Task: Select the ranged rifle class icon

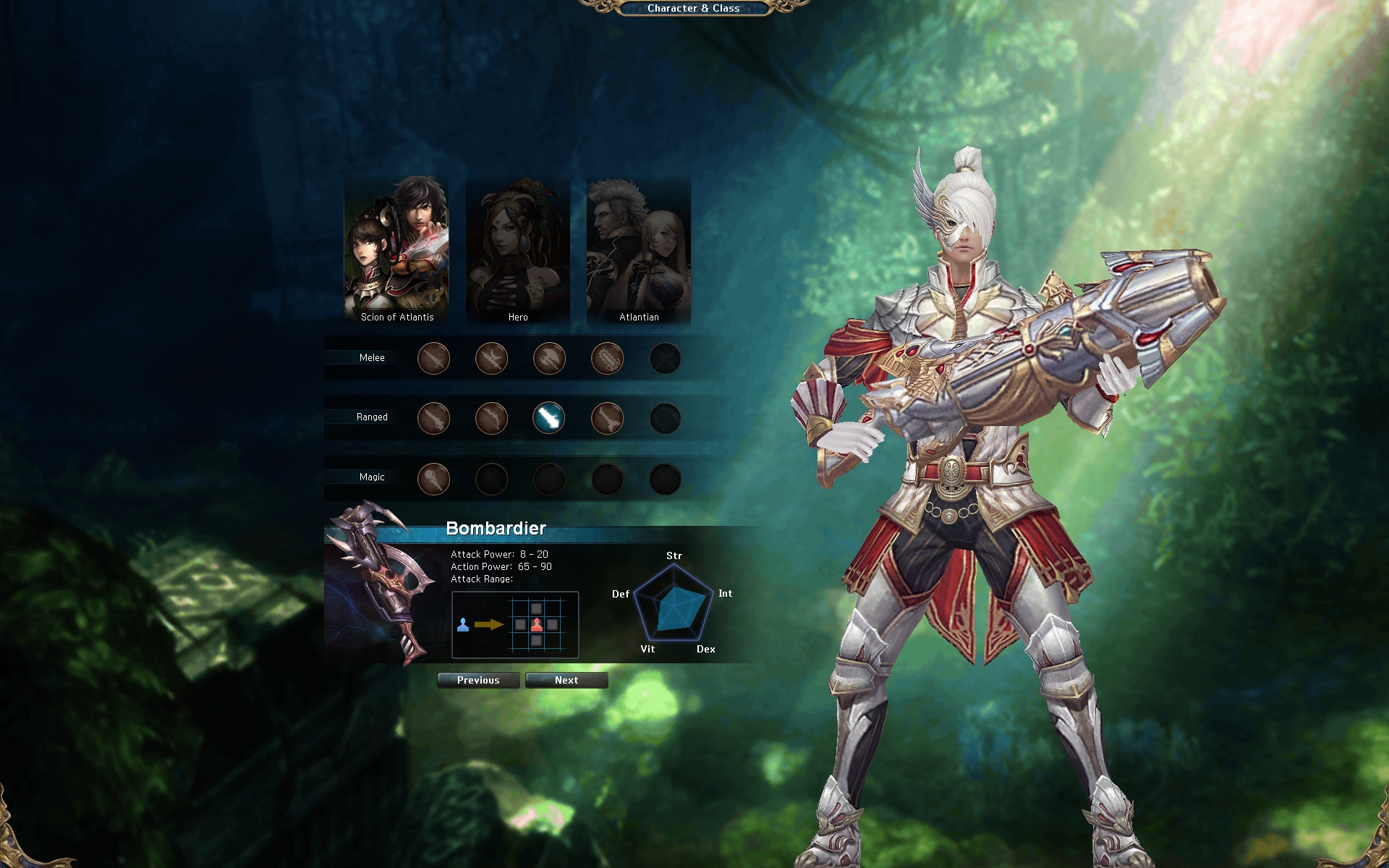Action: click(x=434, y=418)
